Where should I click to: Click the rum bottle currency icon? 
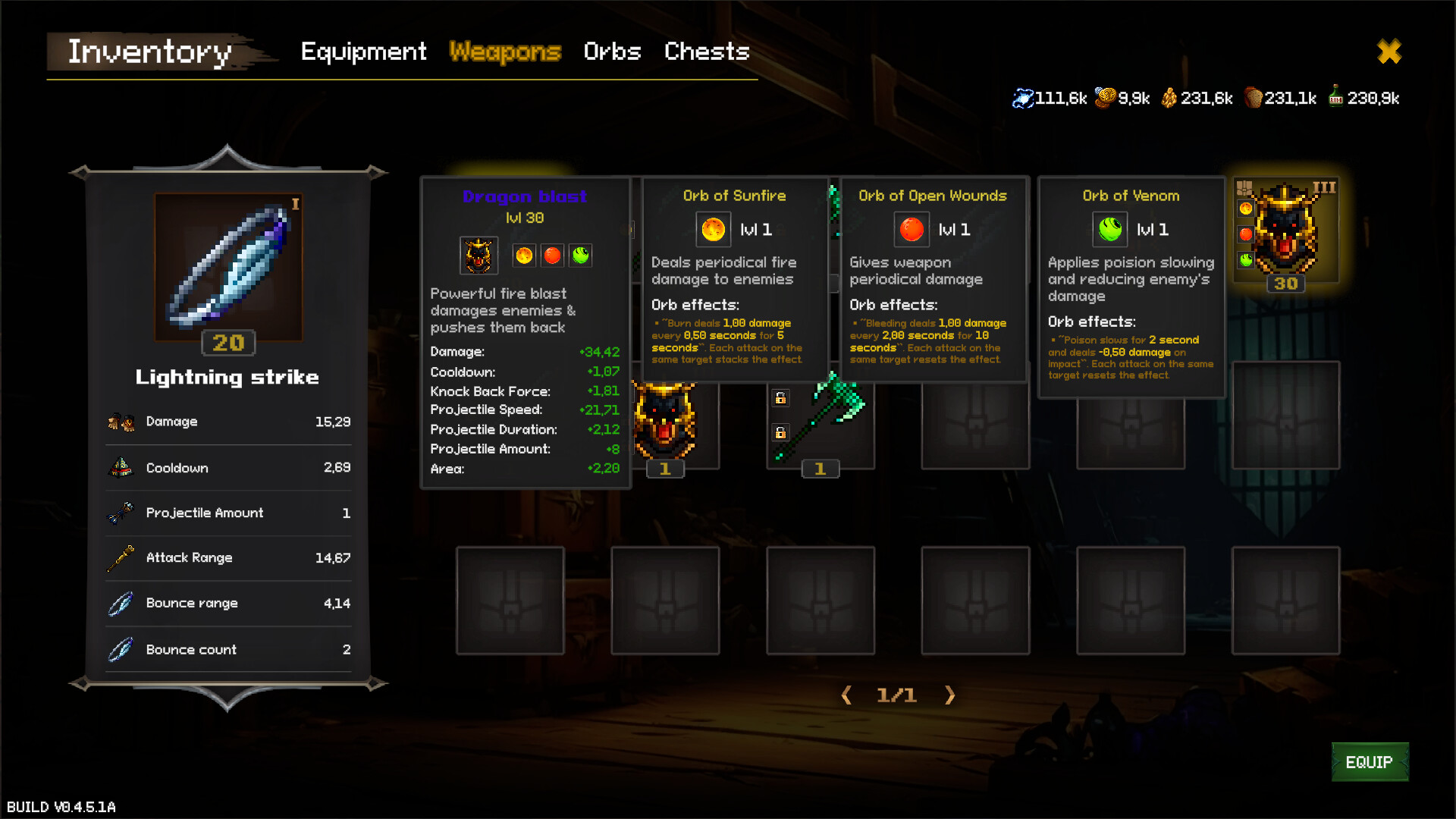click(1337, 97)
